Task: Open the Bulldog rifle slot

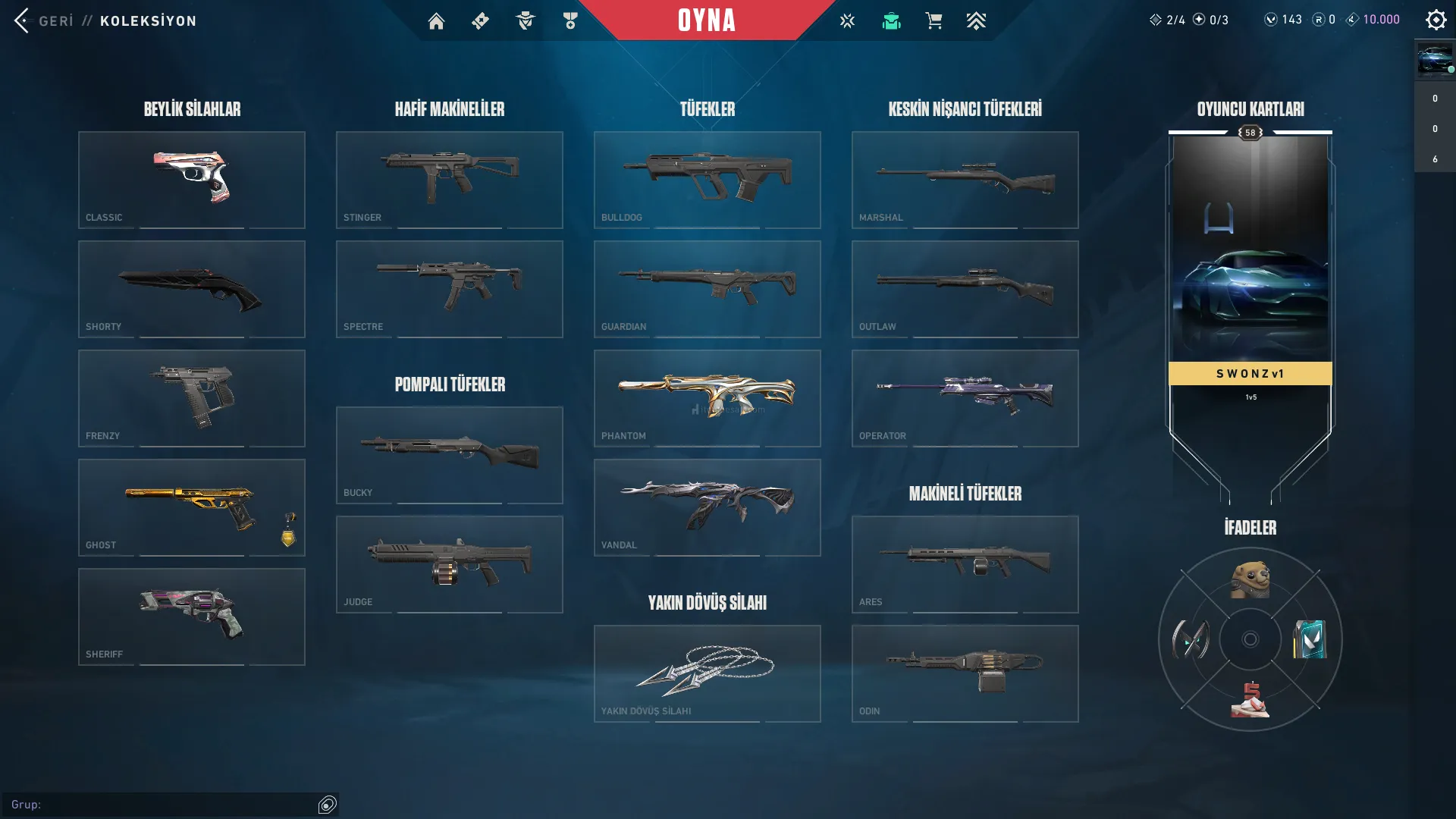Action: [708, 180]
